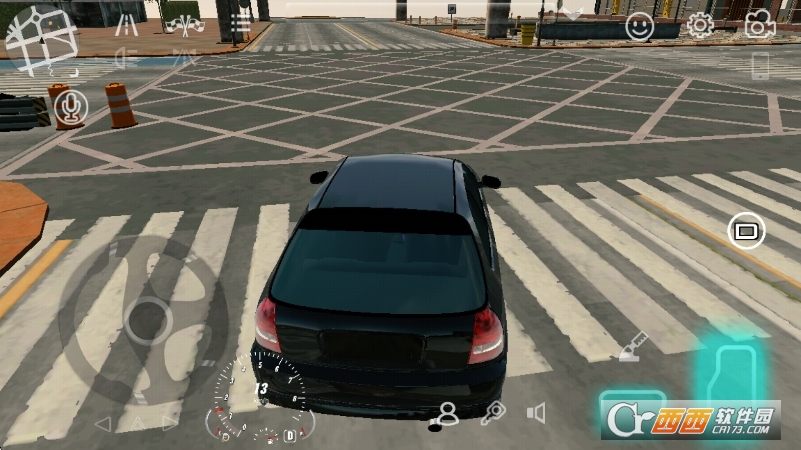Activate the left turn signal arrow
Viewport: 801px width, 450px height.
coord(101,424)
